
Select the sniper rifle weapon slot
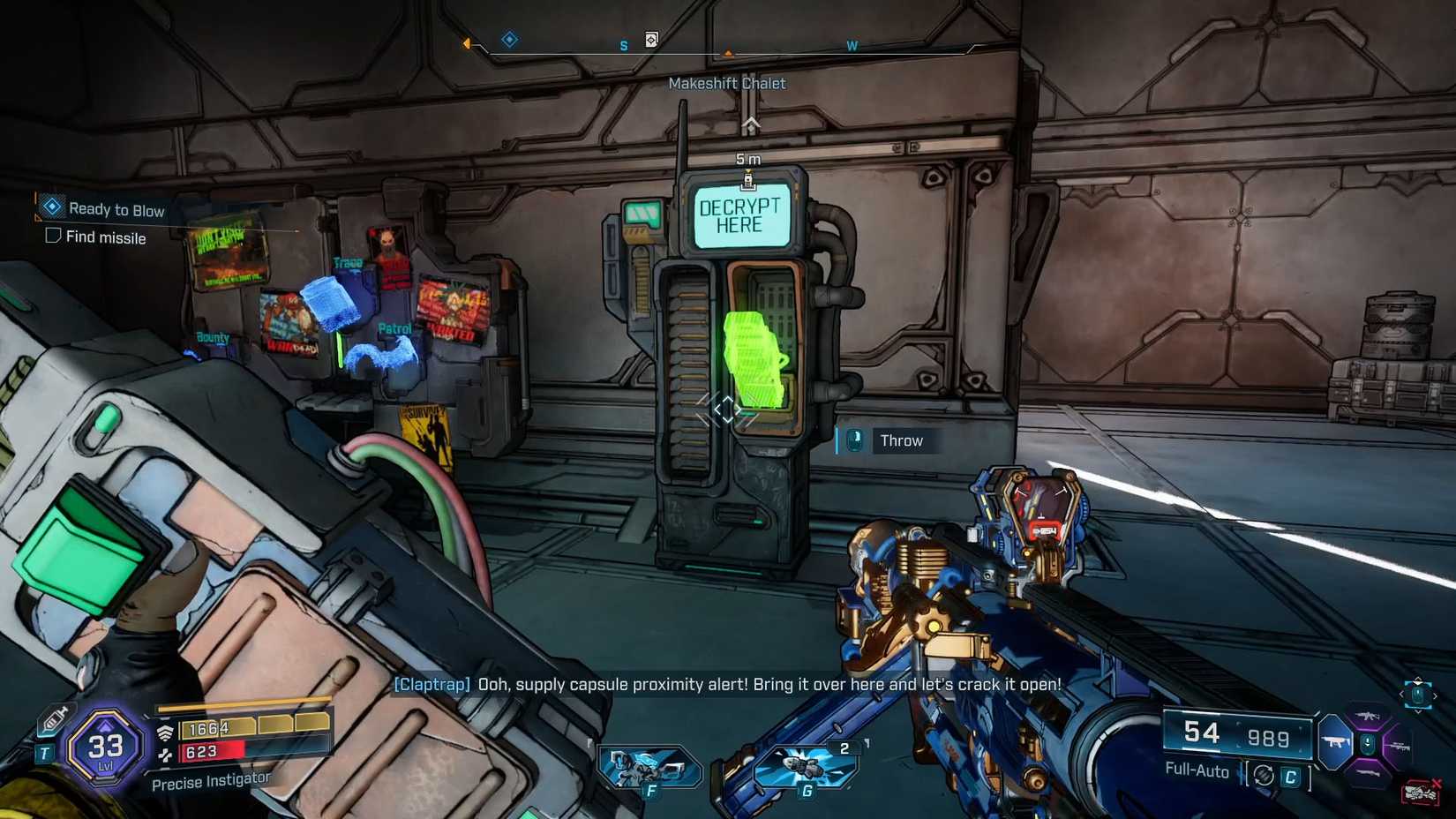(1400, 746)
